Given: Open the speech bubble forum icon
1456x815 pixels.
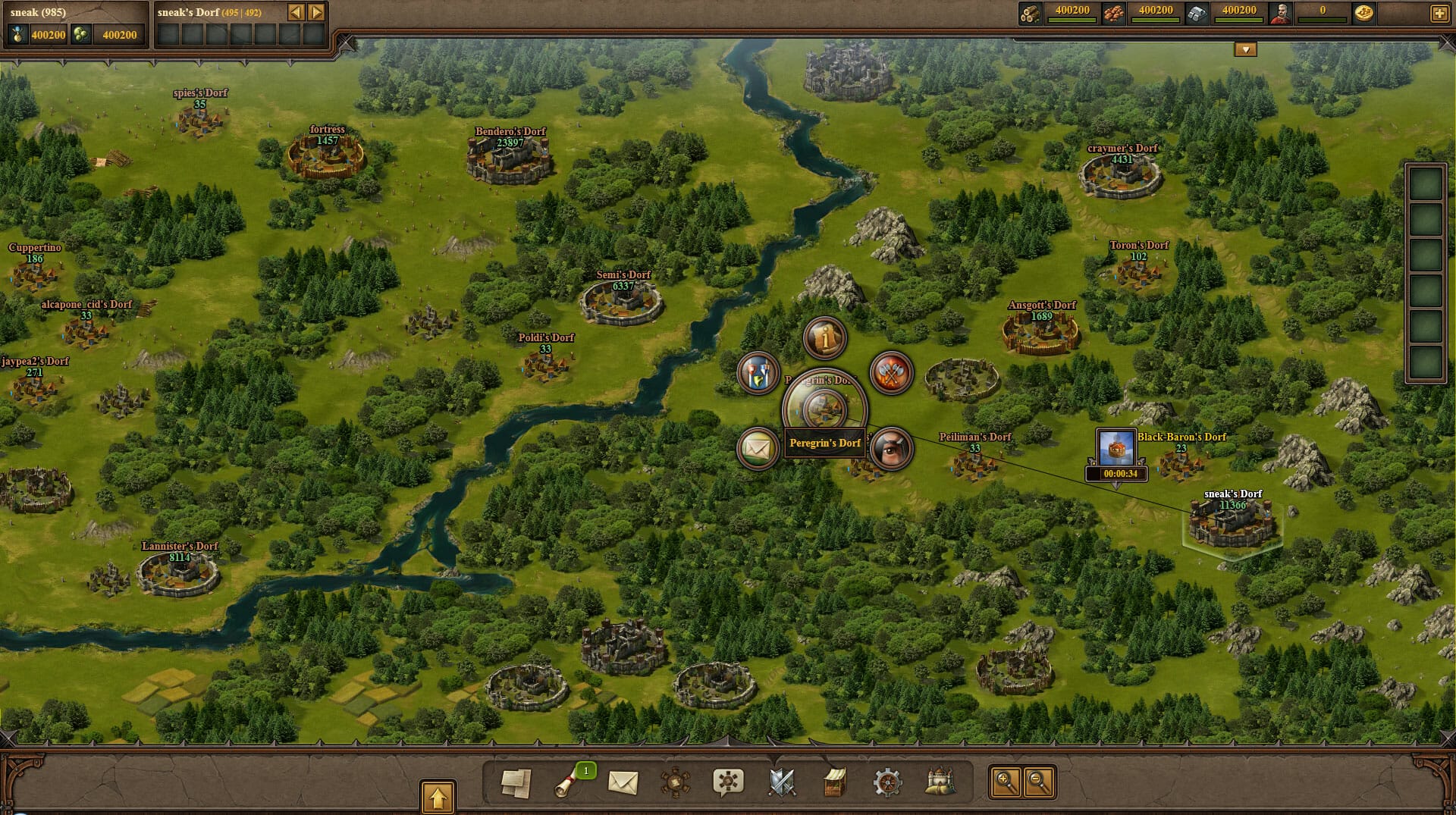Looking at the screenshot, I should 728,782.
